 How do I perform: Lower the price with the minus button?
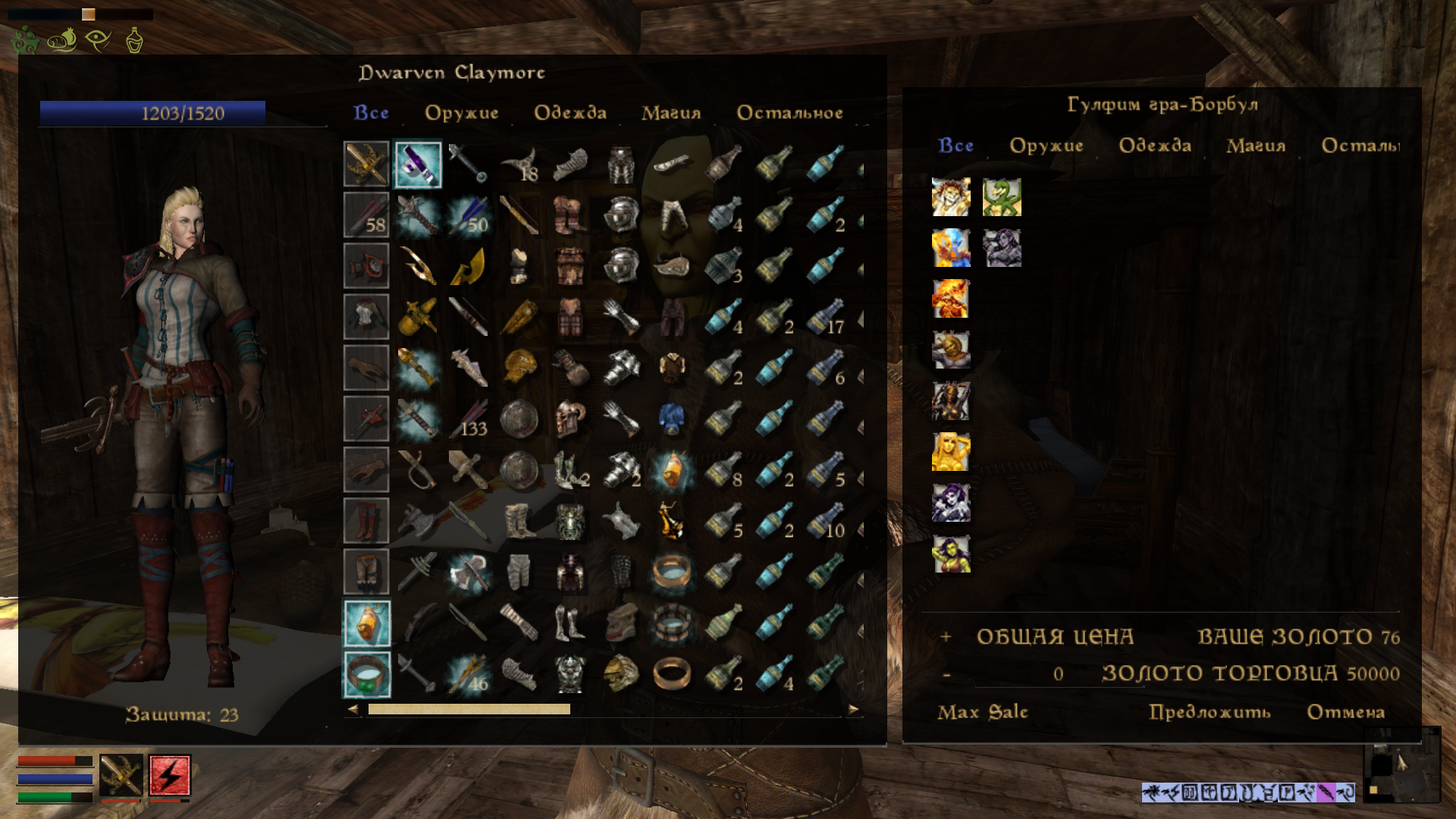tap(946, 674)
